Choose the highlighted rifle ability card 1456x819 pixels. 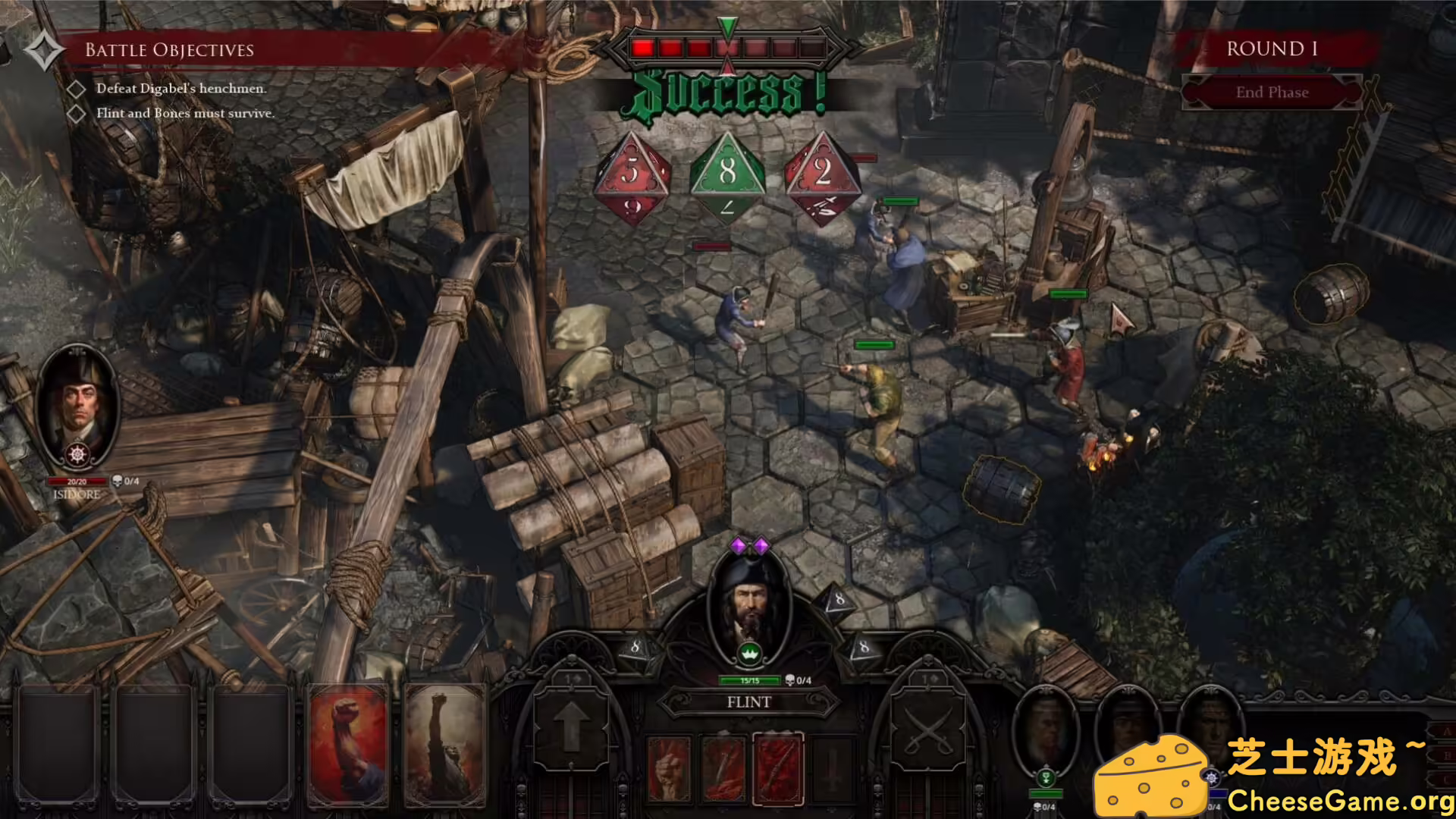pyautogui.click(x=778, y=768)
